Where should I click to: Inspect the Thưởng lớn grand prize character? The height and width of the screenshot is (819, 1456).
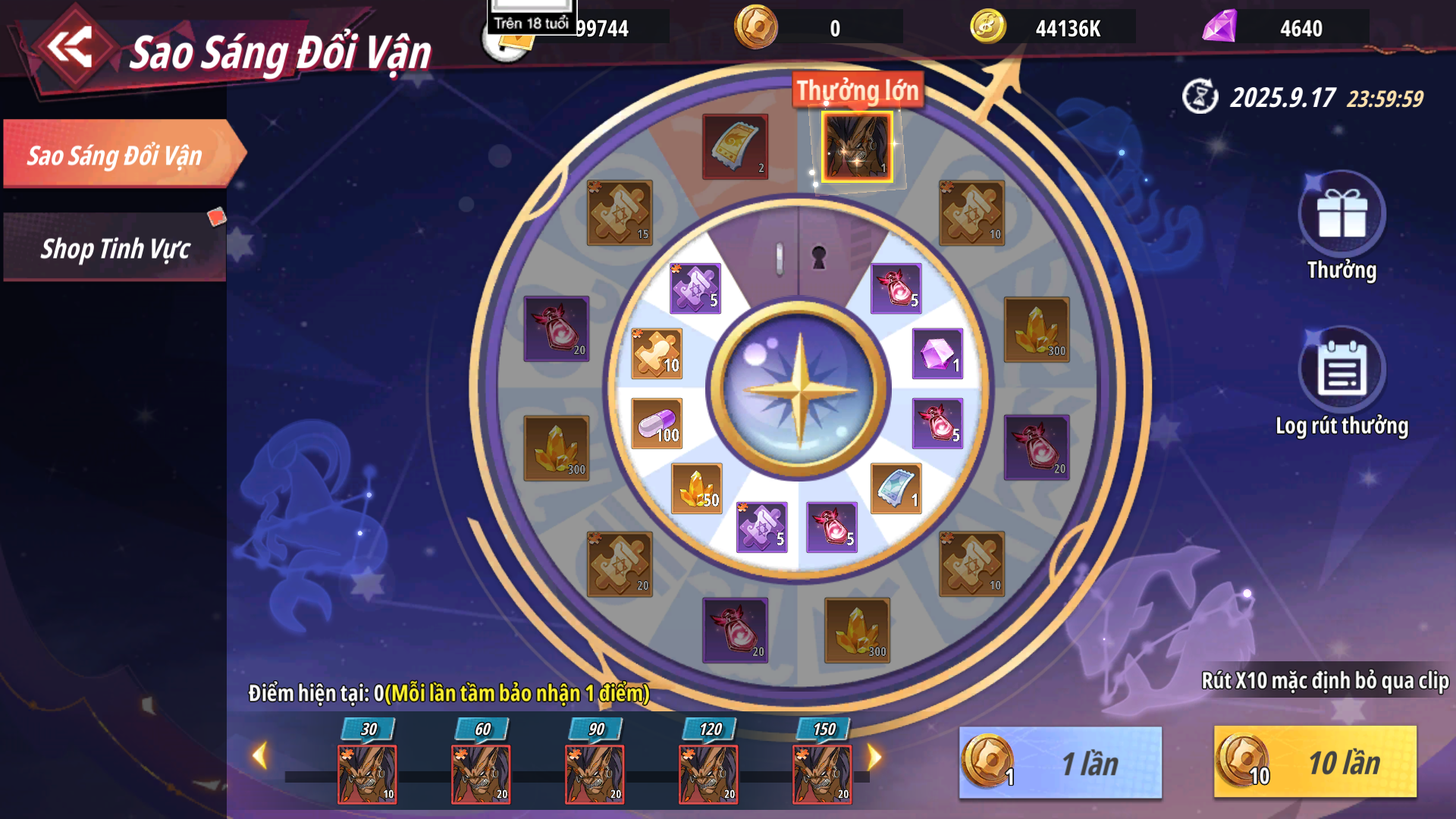click(857, 147)
